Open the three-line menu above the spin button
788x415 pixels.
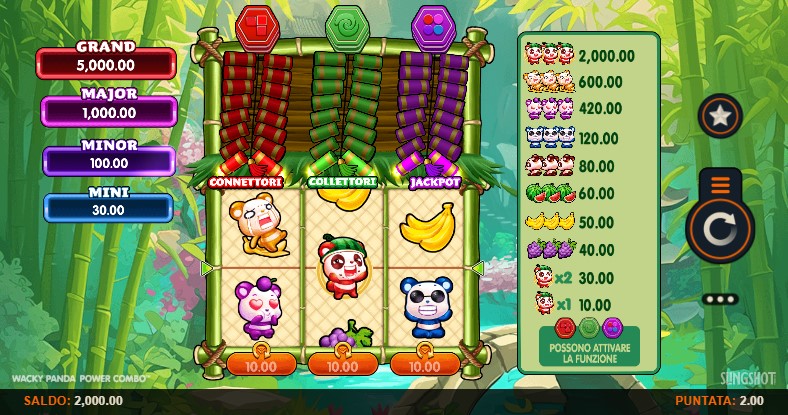(x=720, y=184)
